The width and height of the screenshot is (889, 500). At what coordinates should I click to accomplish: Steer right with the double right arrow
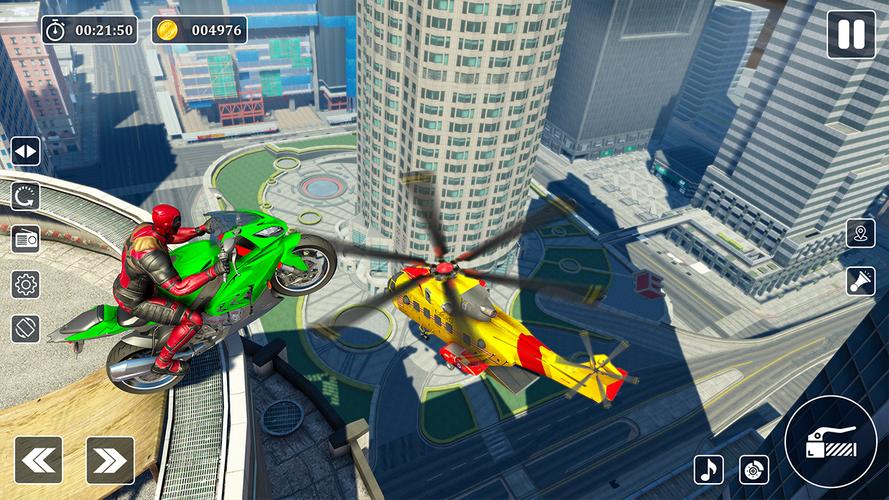tap(110, 460)
